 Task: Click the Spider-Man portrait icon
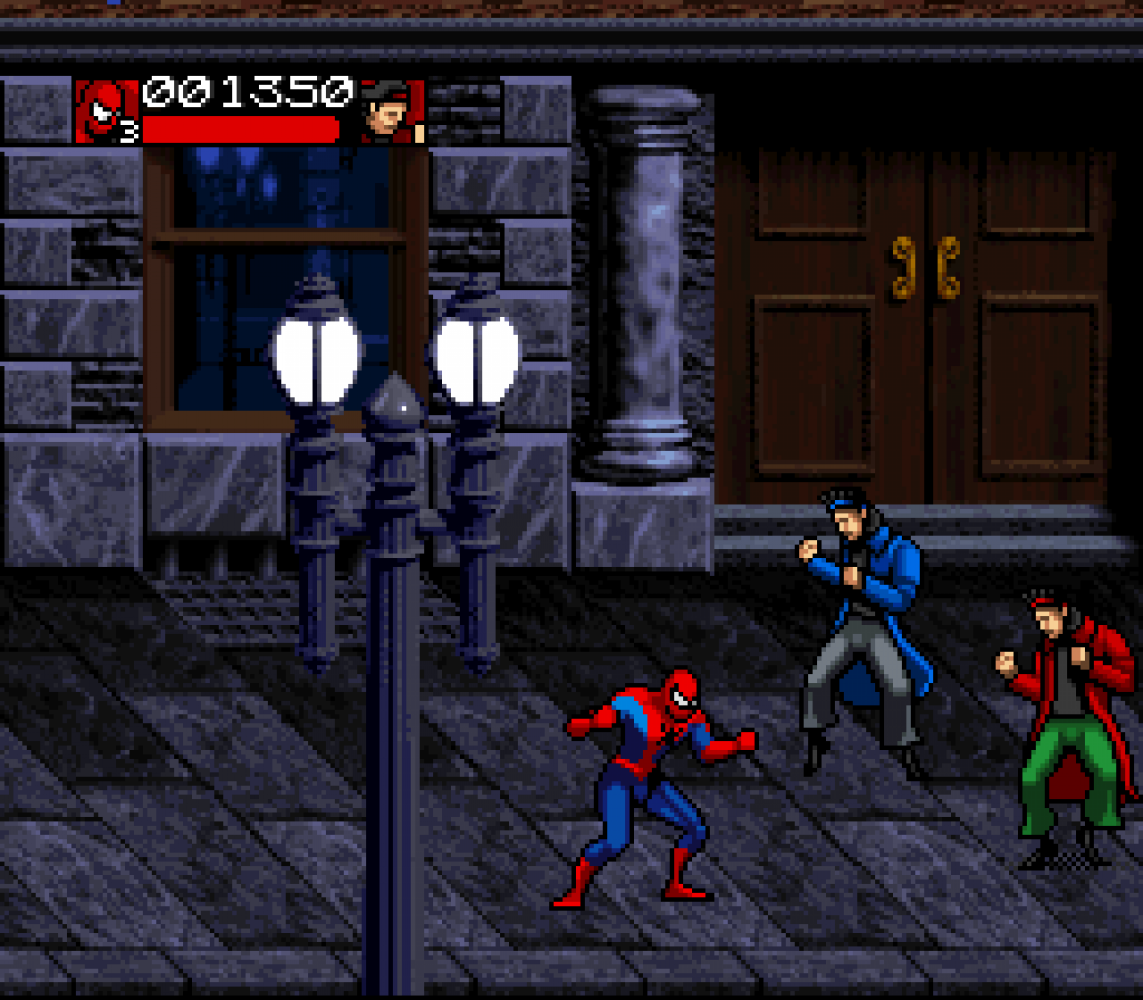tap(106, 111)
